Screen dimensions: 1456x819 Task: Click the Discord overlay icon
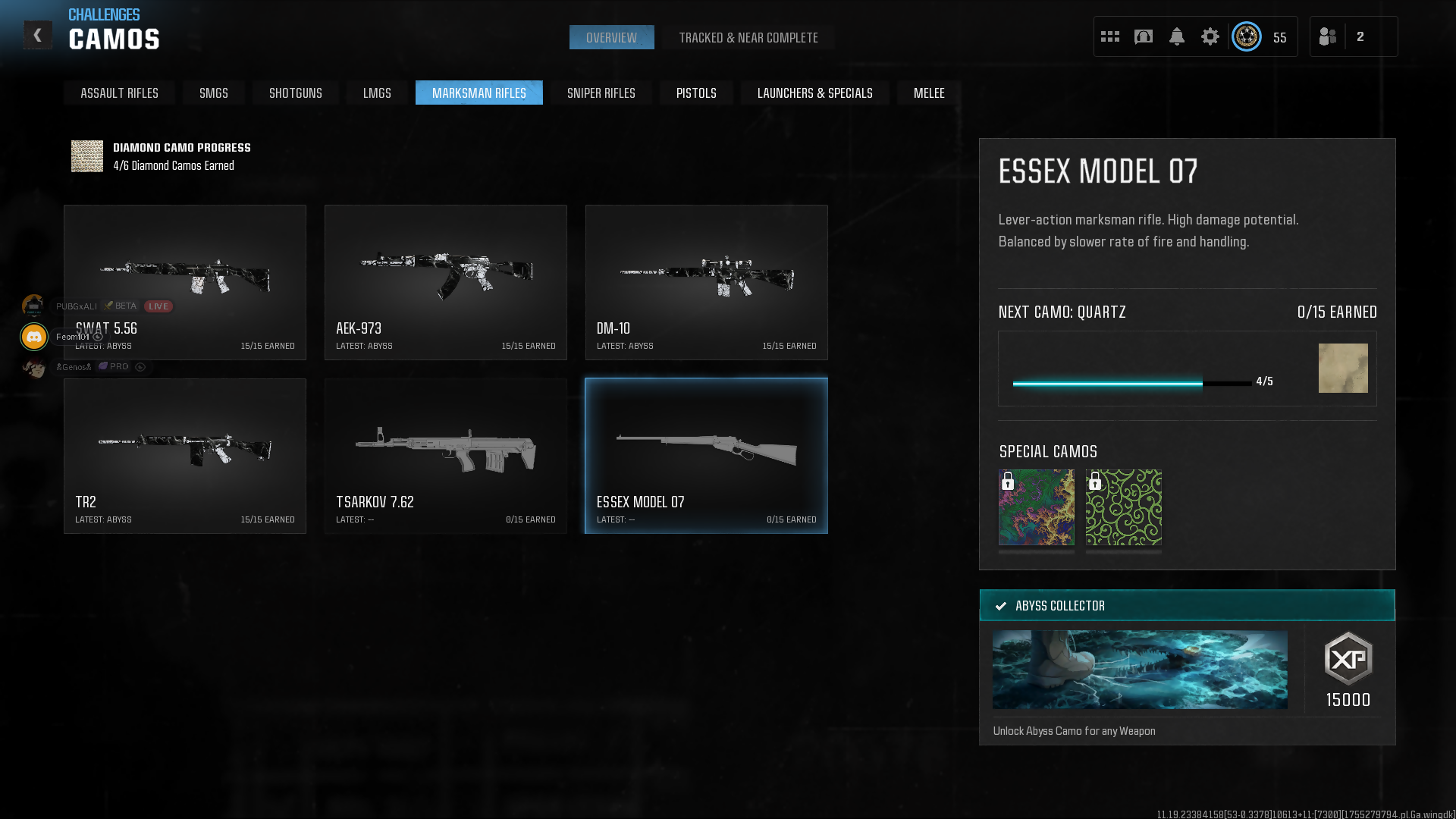coord(34,337)
